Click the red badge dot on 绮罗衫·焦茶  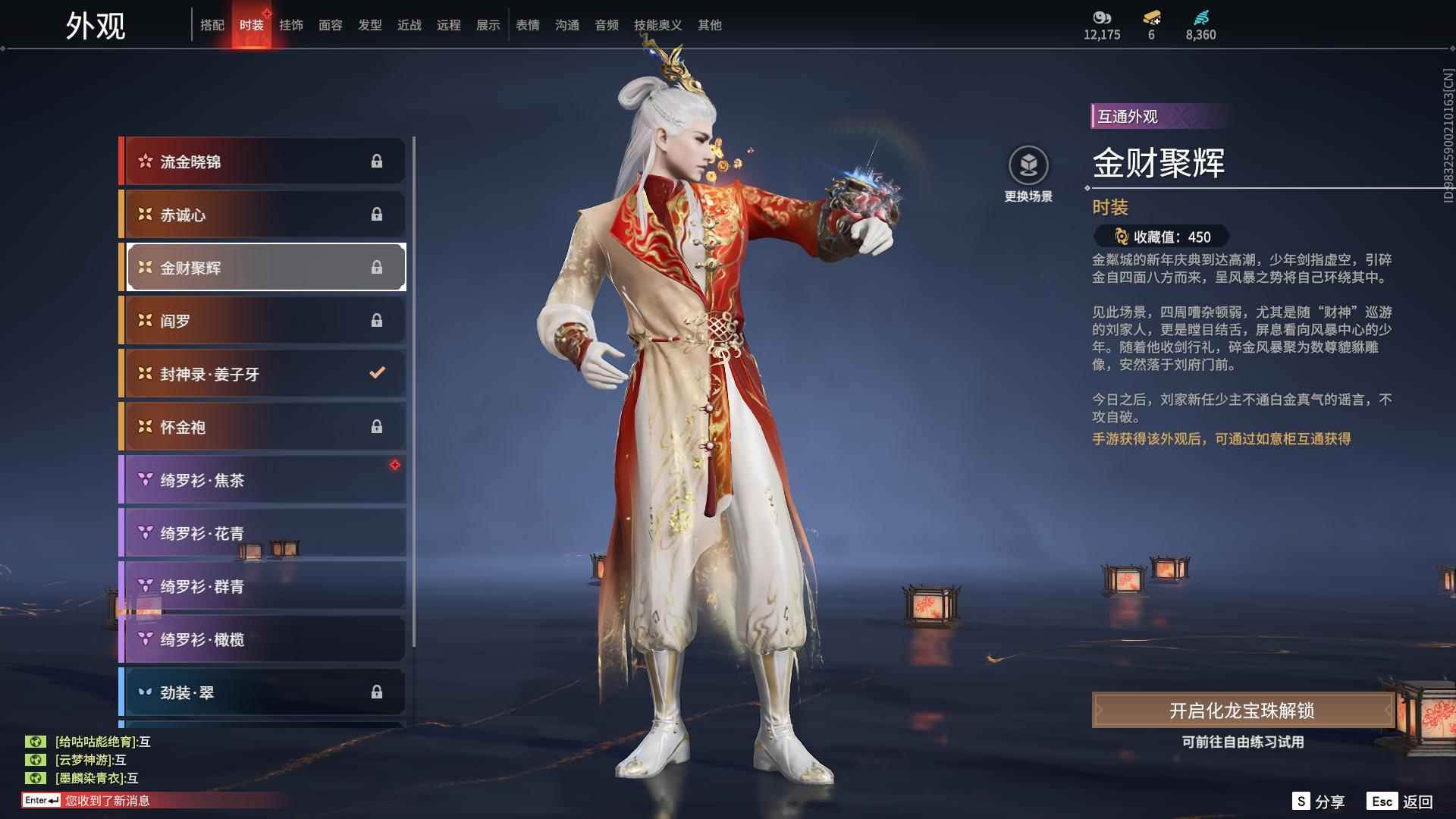tap(396, 466)
